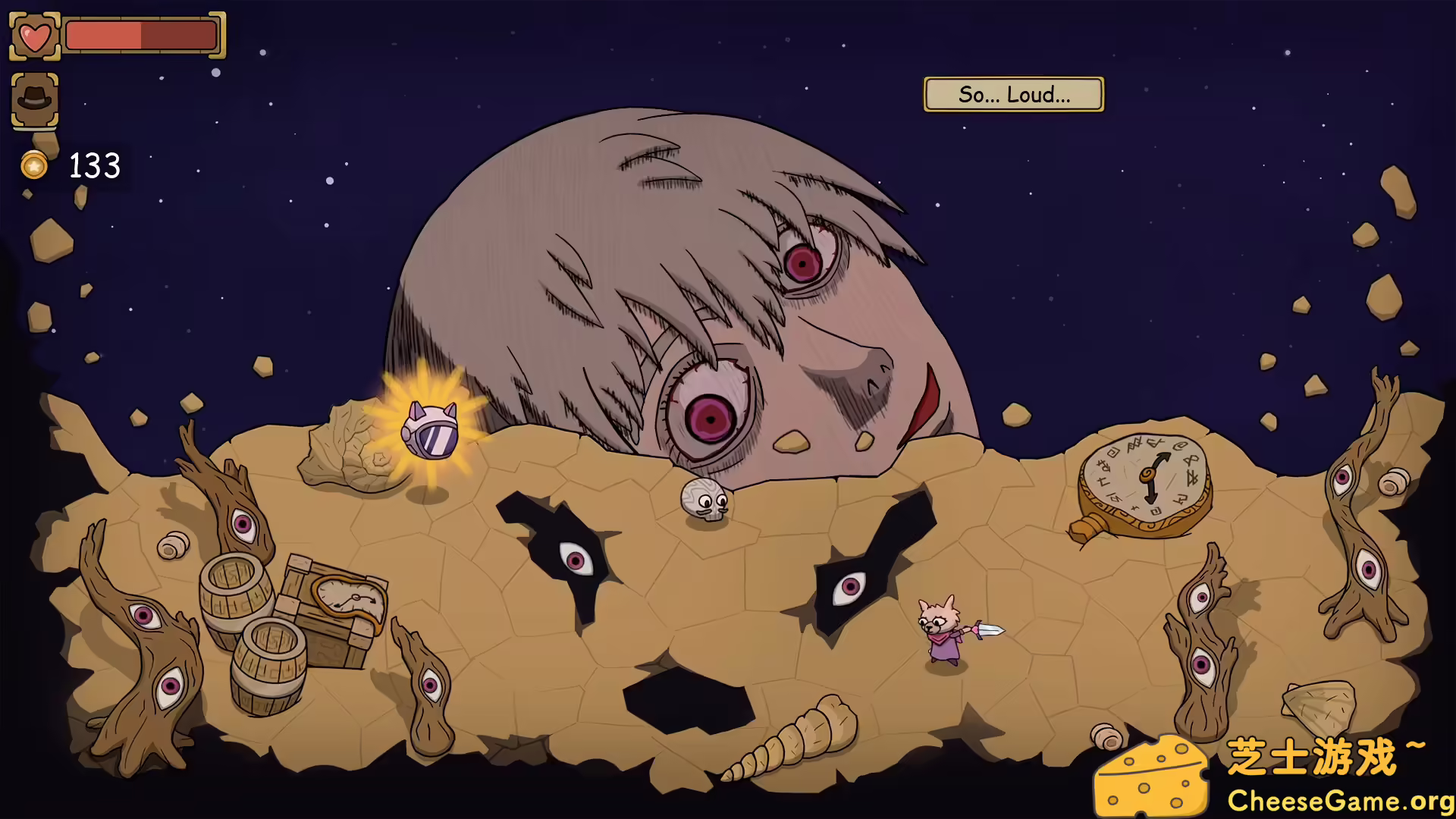Select the hat equipment slot icon

point(35,97)
